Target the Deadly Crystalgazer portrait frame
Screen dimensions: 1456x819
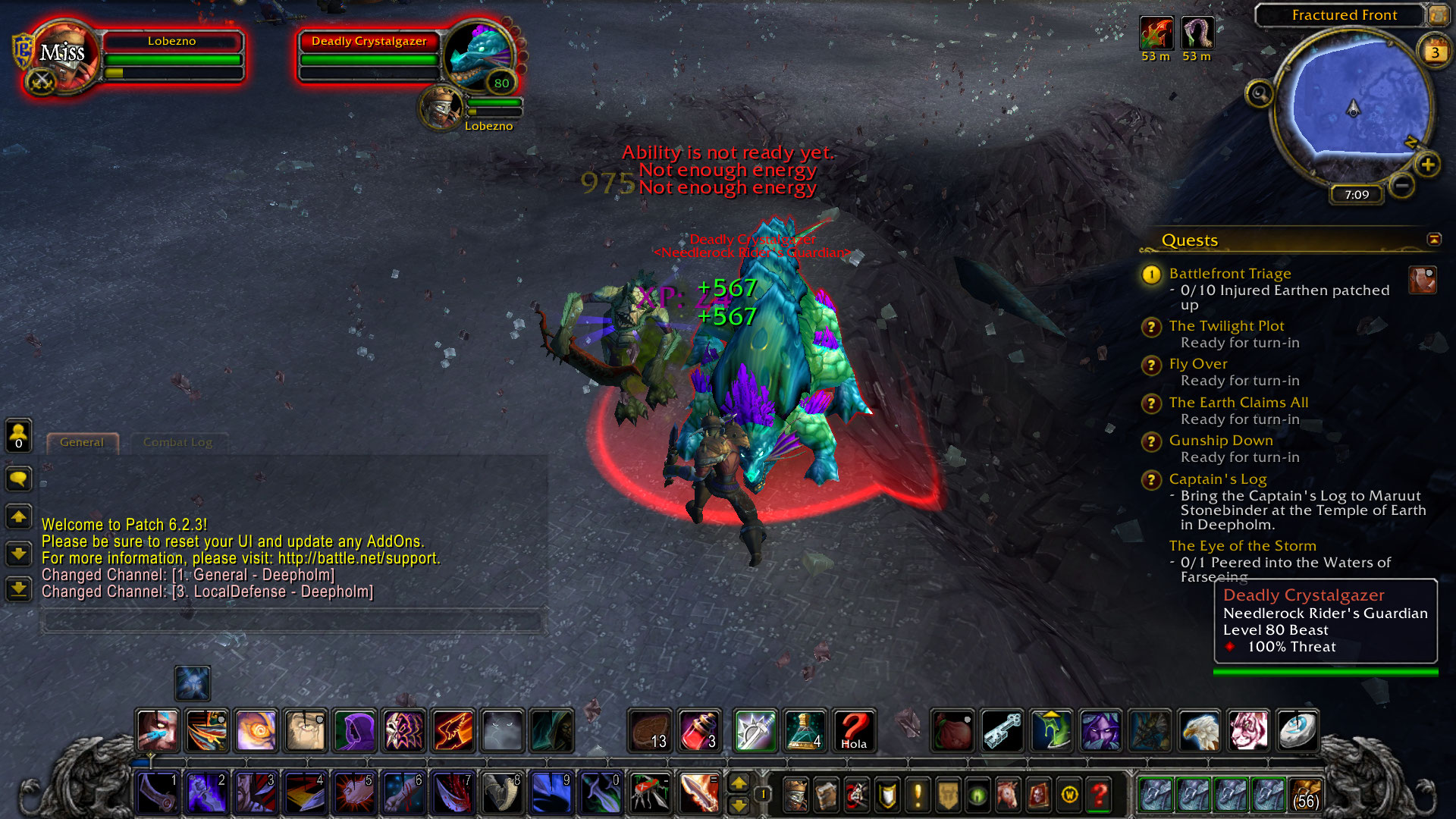click(480, 55)
